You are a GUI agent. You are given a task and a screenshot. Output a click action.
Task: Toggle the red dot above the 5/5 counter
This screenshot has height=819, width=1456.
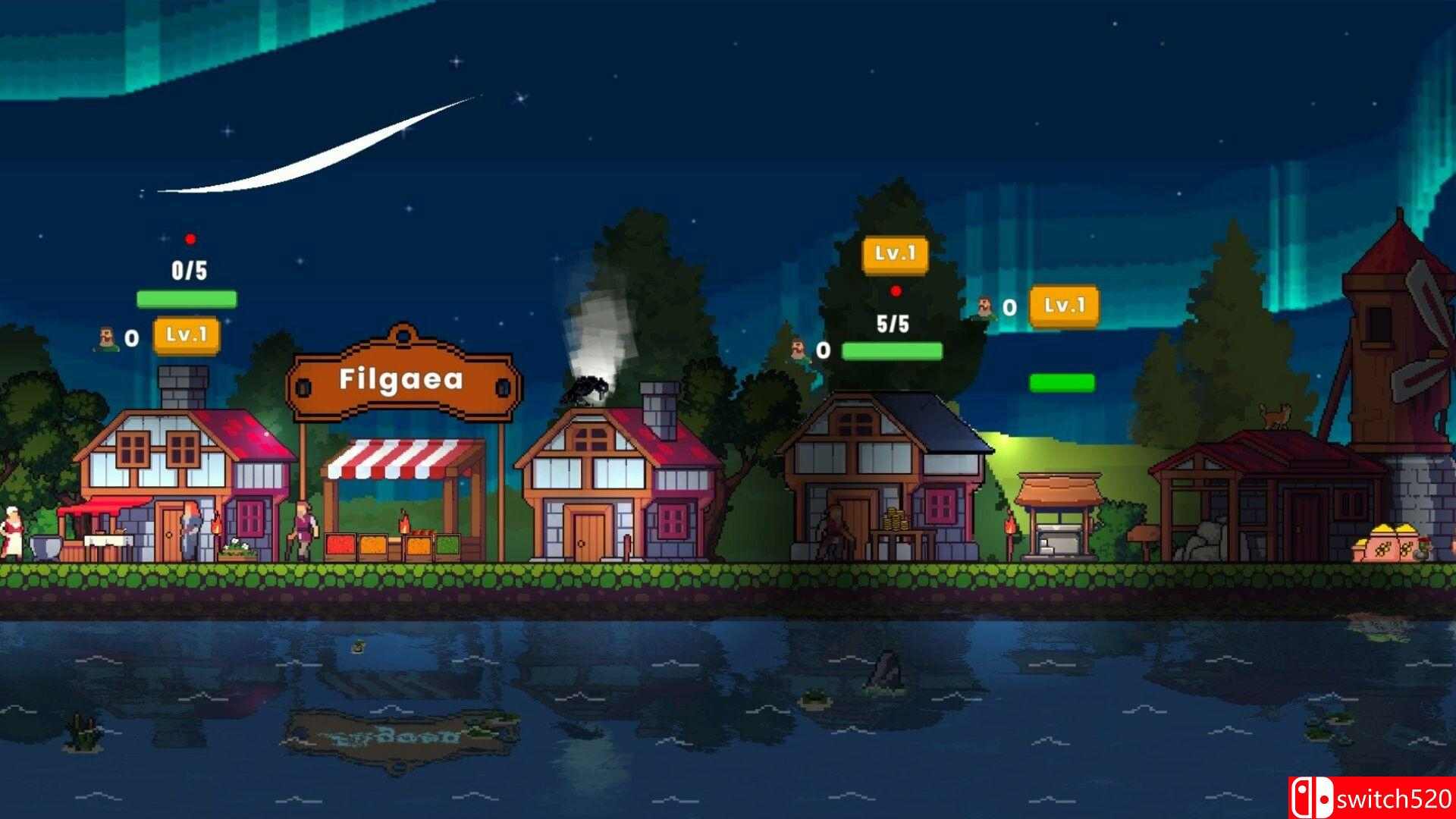[896, 290]
